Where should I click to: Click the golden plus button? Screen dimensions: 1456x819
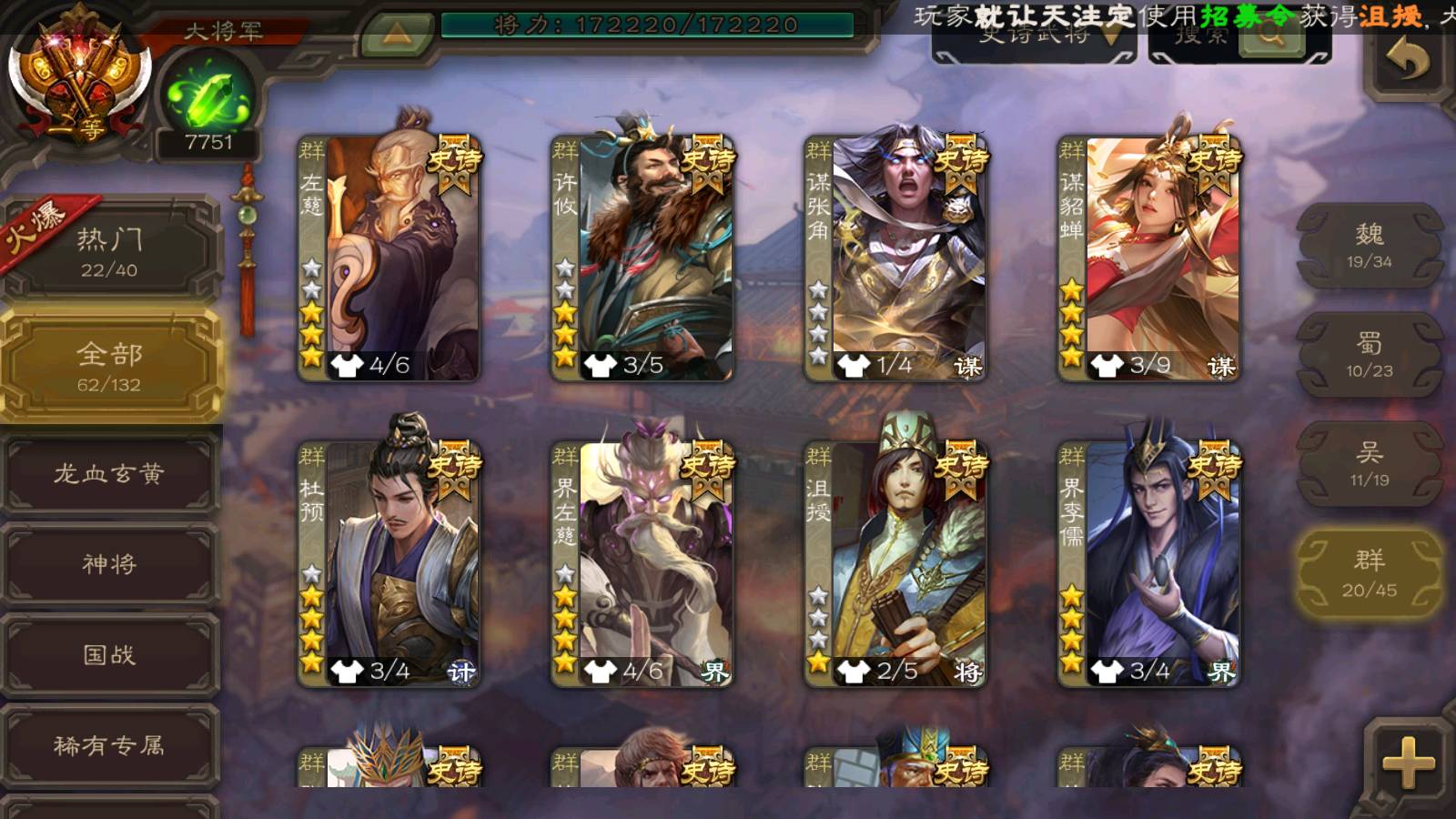(1408, 763)
